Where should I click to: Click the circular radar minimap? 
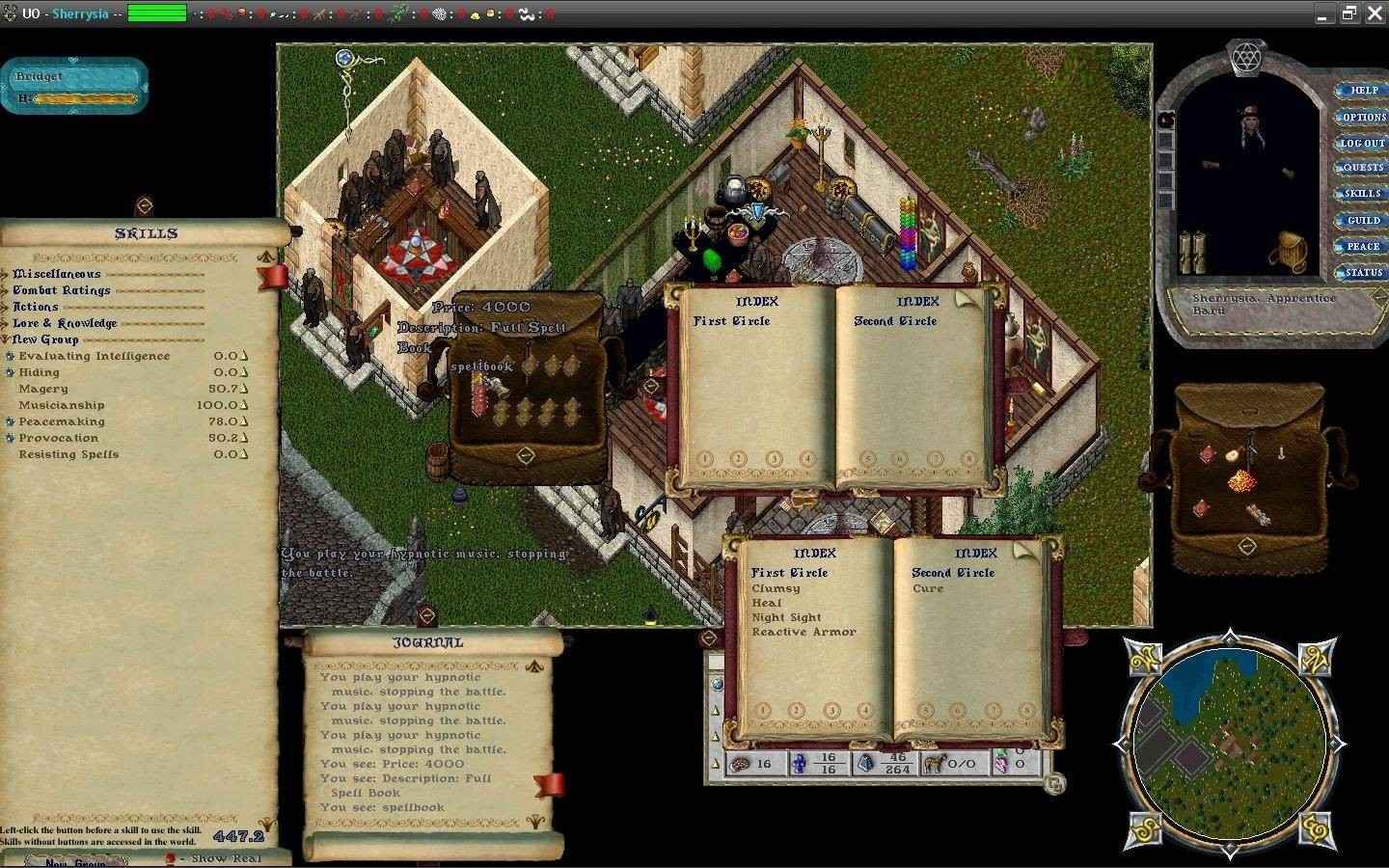1230,742
